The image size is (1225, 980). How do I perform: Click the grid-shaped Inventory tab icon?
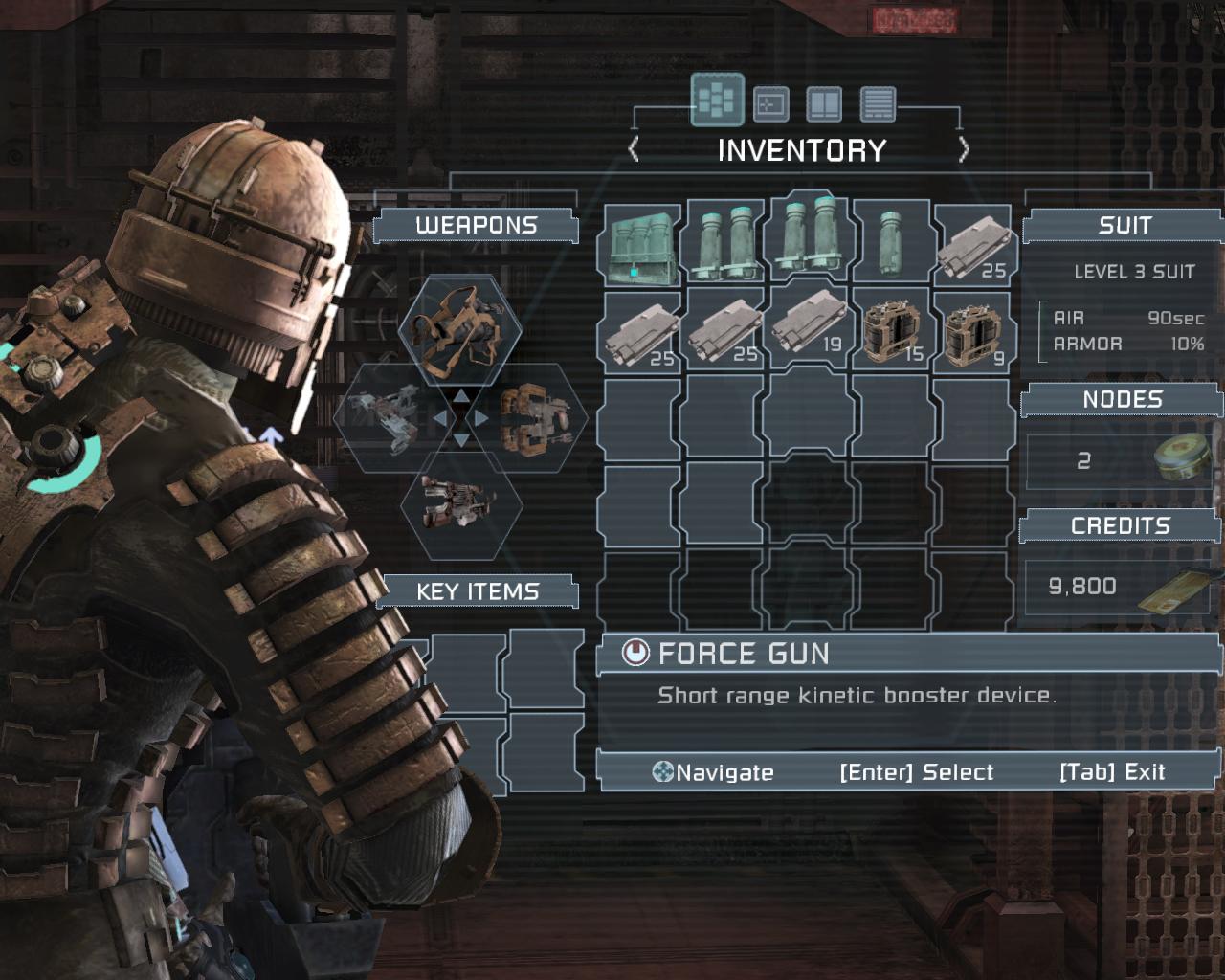coord(717,100)
